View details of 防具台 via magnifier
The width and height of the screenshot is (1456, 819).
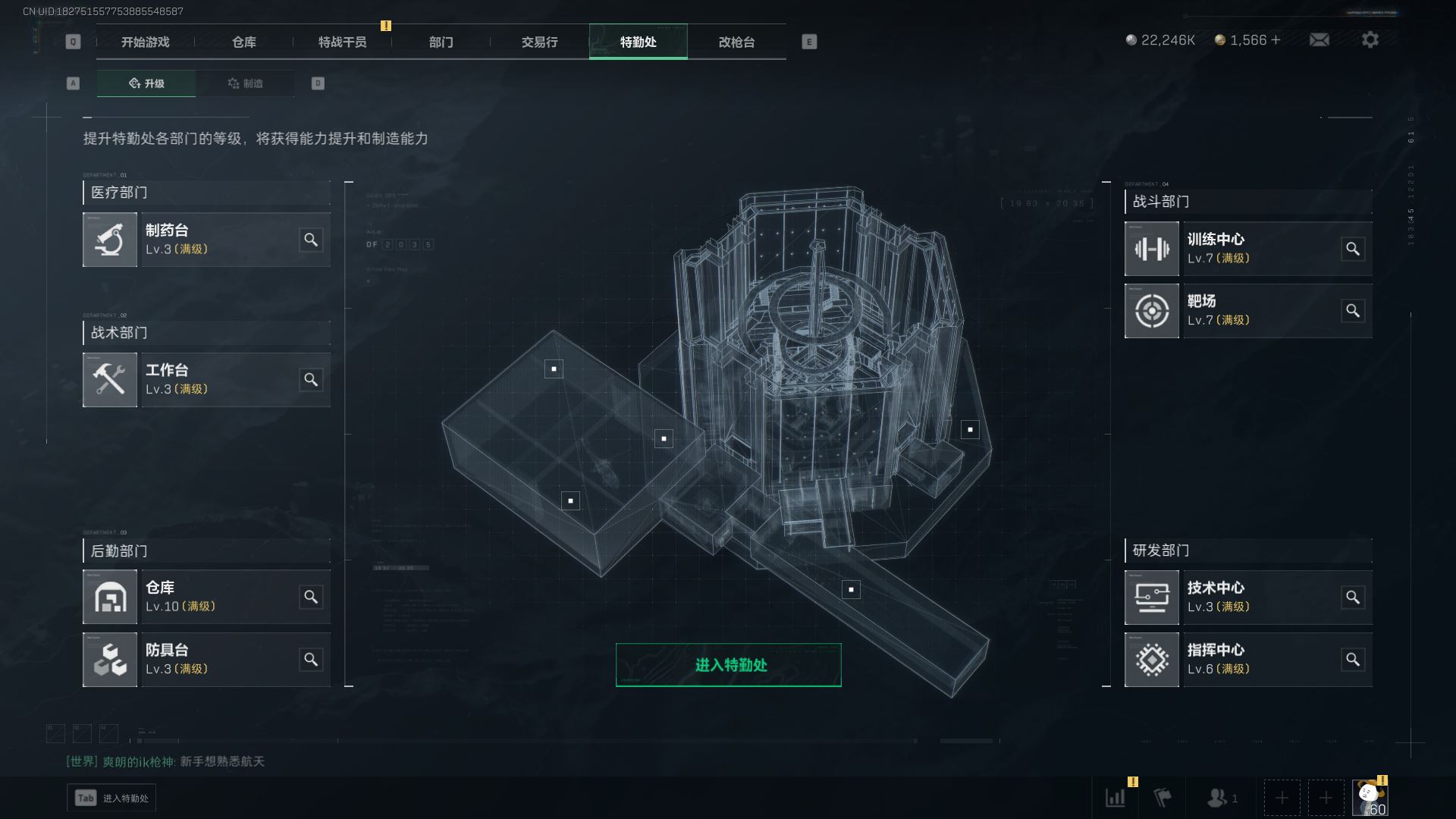point(311,659)
